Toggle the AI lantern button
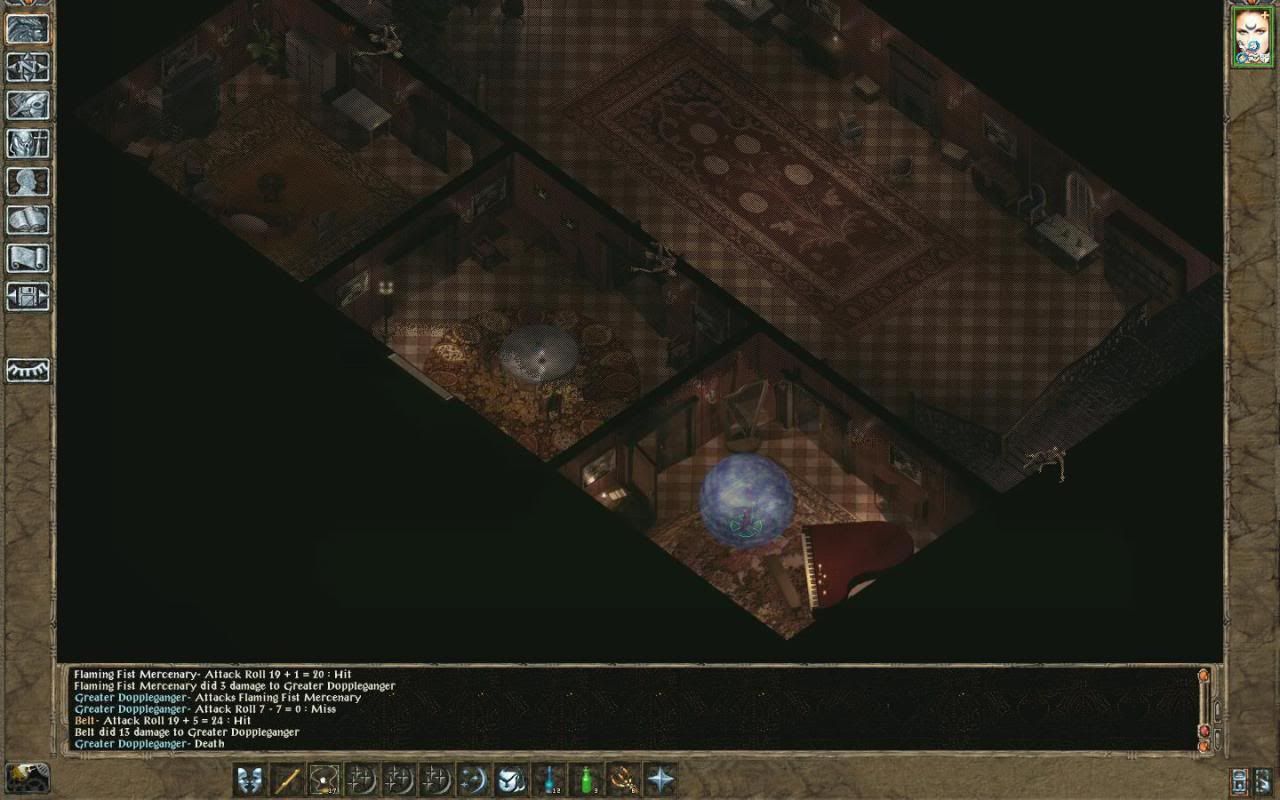Screen dimensions: 1280x800 1240,780
